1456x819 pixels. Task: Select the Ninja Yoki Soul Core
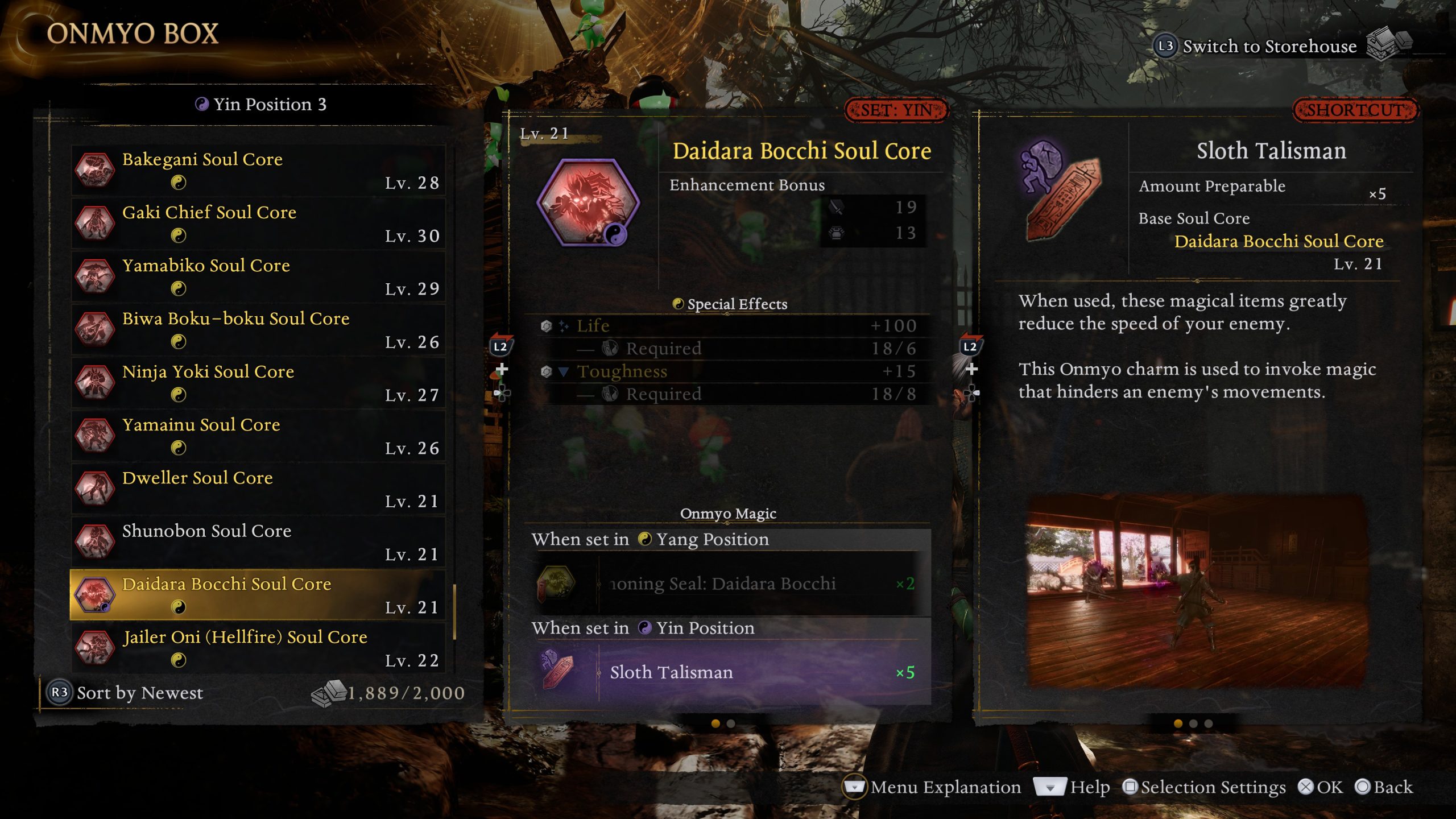pos(257,382)
